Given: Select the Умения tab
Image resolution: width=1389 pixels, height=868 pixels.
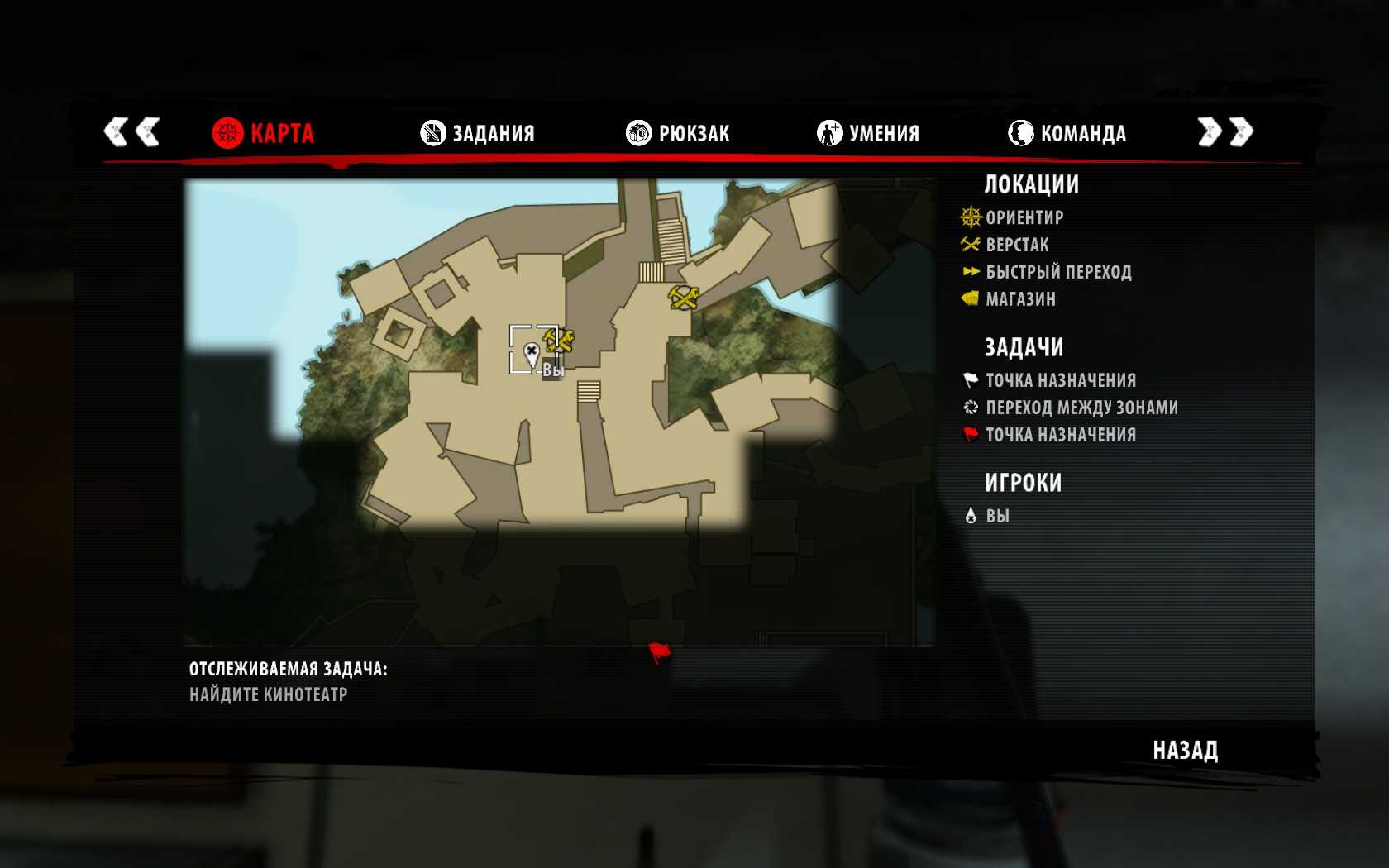Looking at the screenshot, I should click(x=868, y=133).
